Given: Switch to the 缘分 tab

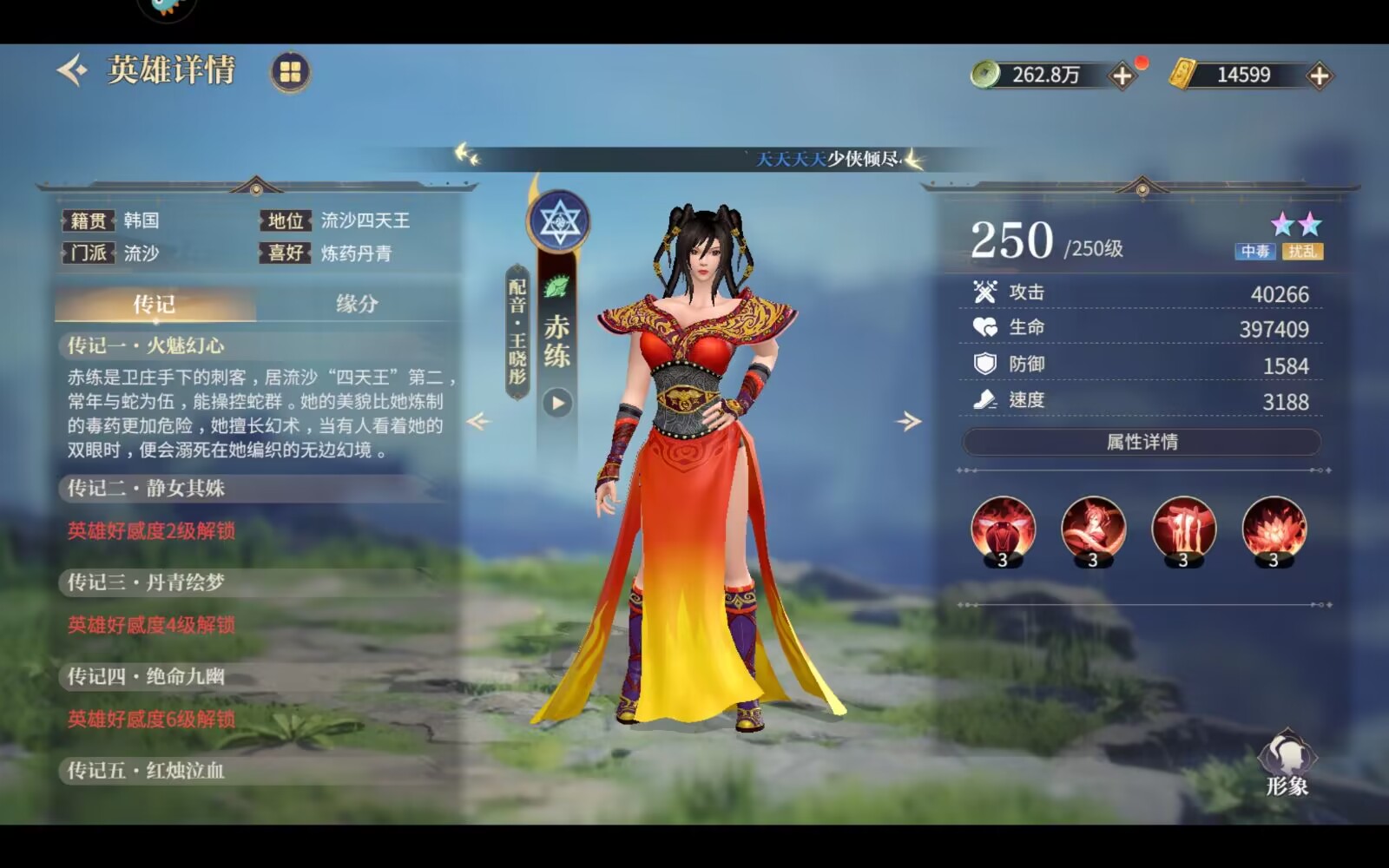Looking at the screenshot, I should [x=357, y=304].
